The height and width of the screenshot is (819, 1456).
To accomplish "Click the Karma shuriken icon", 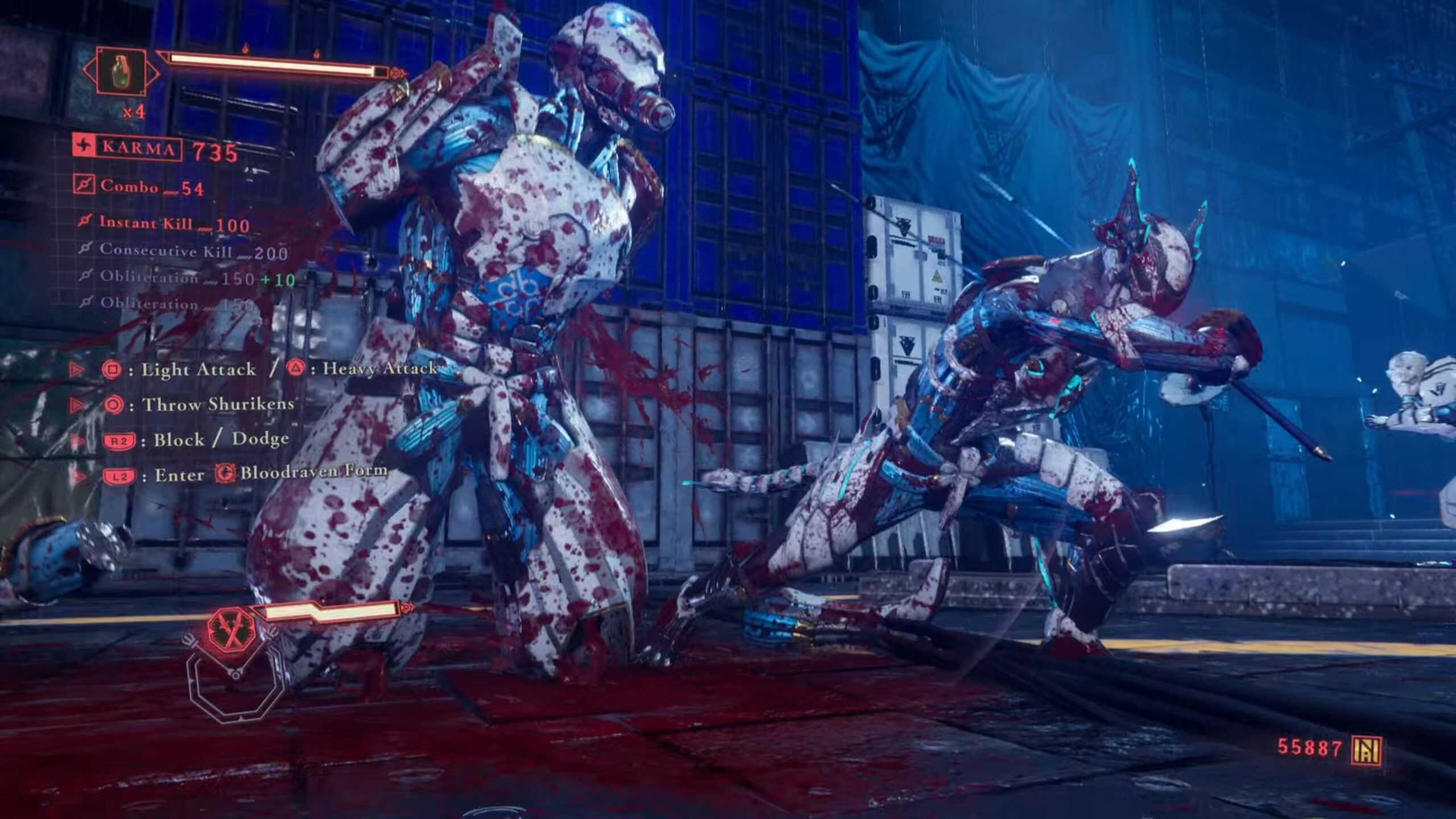I will click(85, 146).
